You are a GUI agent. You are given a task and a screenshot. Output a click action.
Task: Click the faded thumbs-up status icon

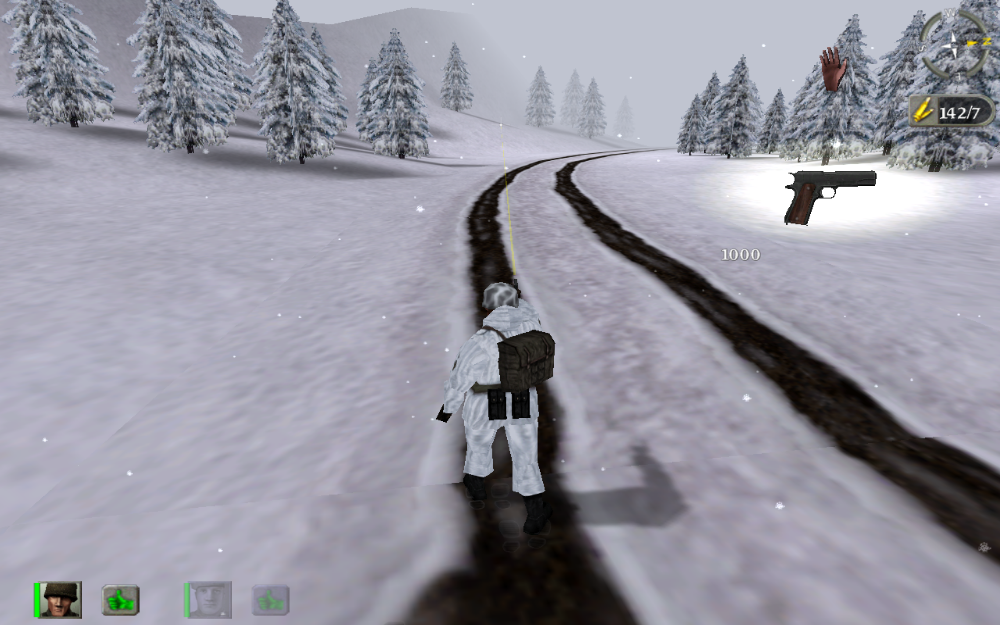[270, 600]
